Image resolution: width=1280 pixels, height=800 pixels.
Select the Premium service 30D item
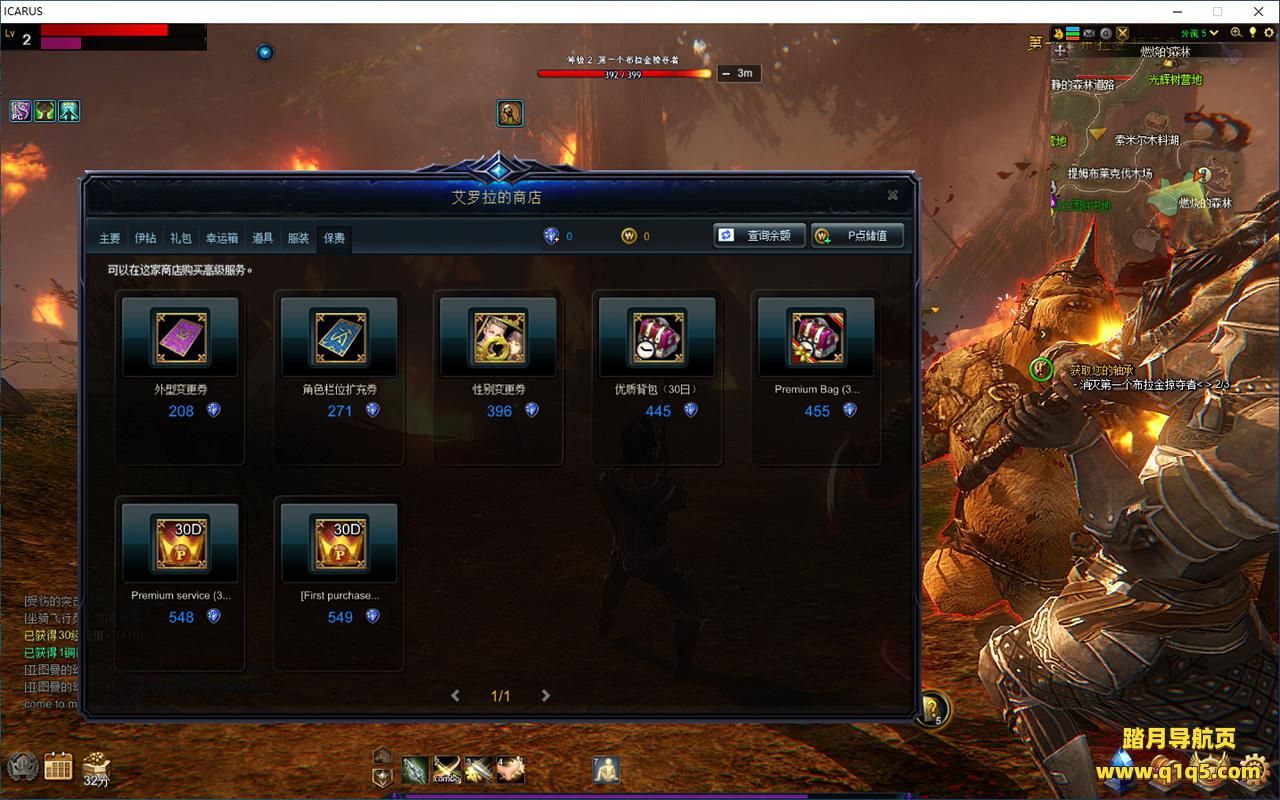[x=180, y=542]
